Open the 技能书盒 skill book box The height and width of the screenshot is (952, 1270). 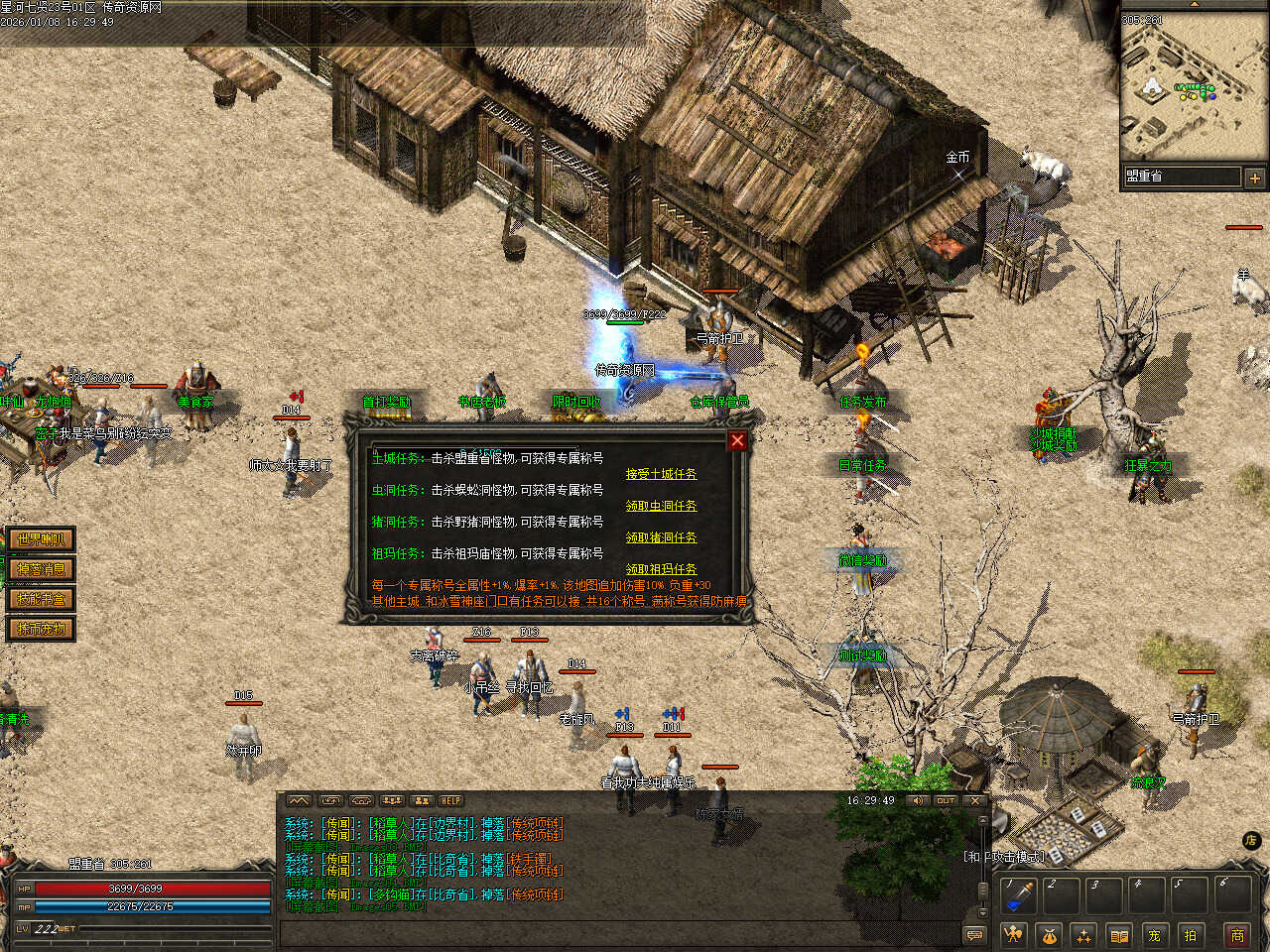pos(41,599)
